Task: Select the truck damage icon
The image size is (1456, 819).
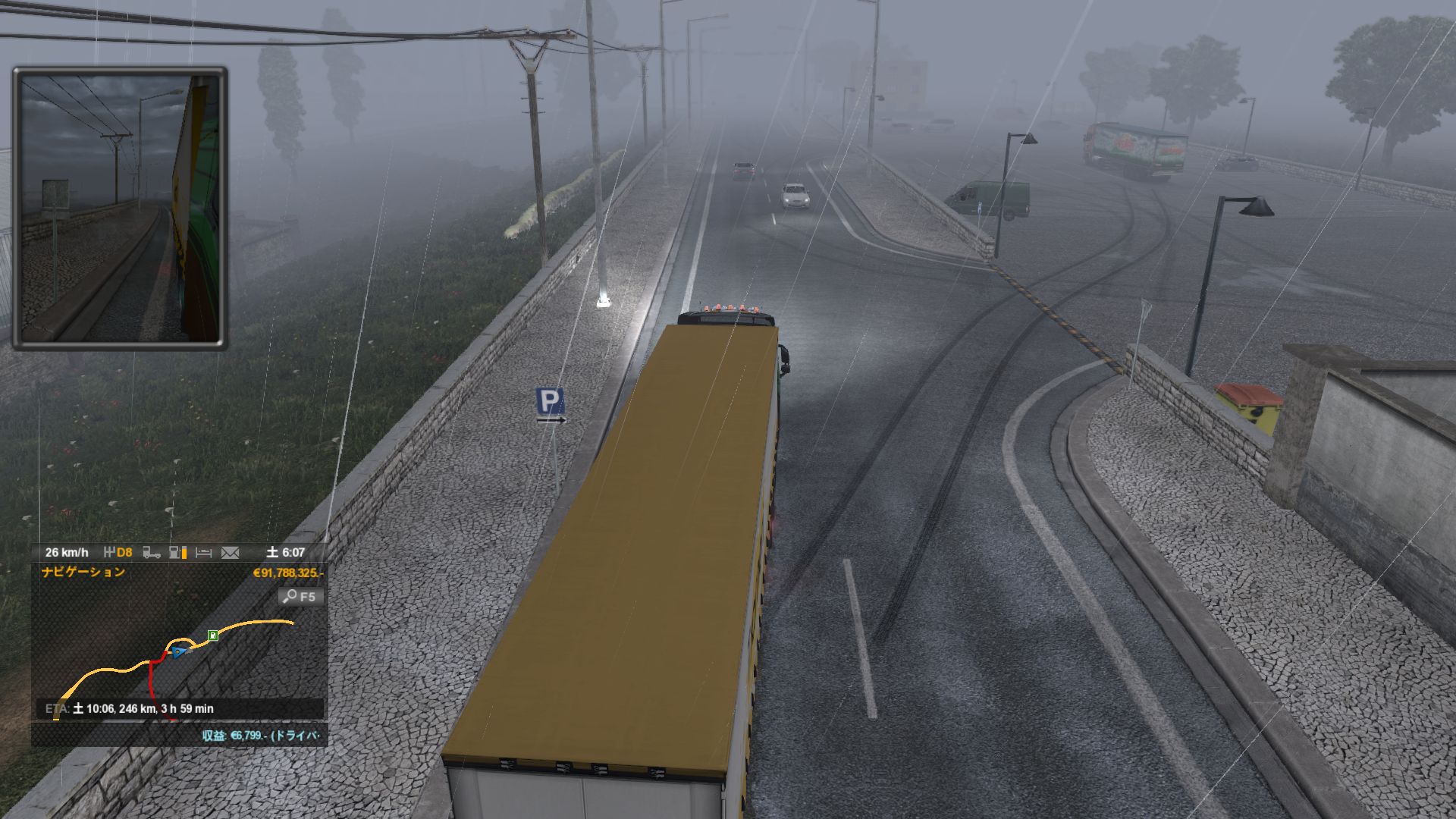Action: [152, 553]
